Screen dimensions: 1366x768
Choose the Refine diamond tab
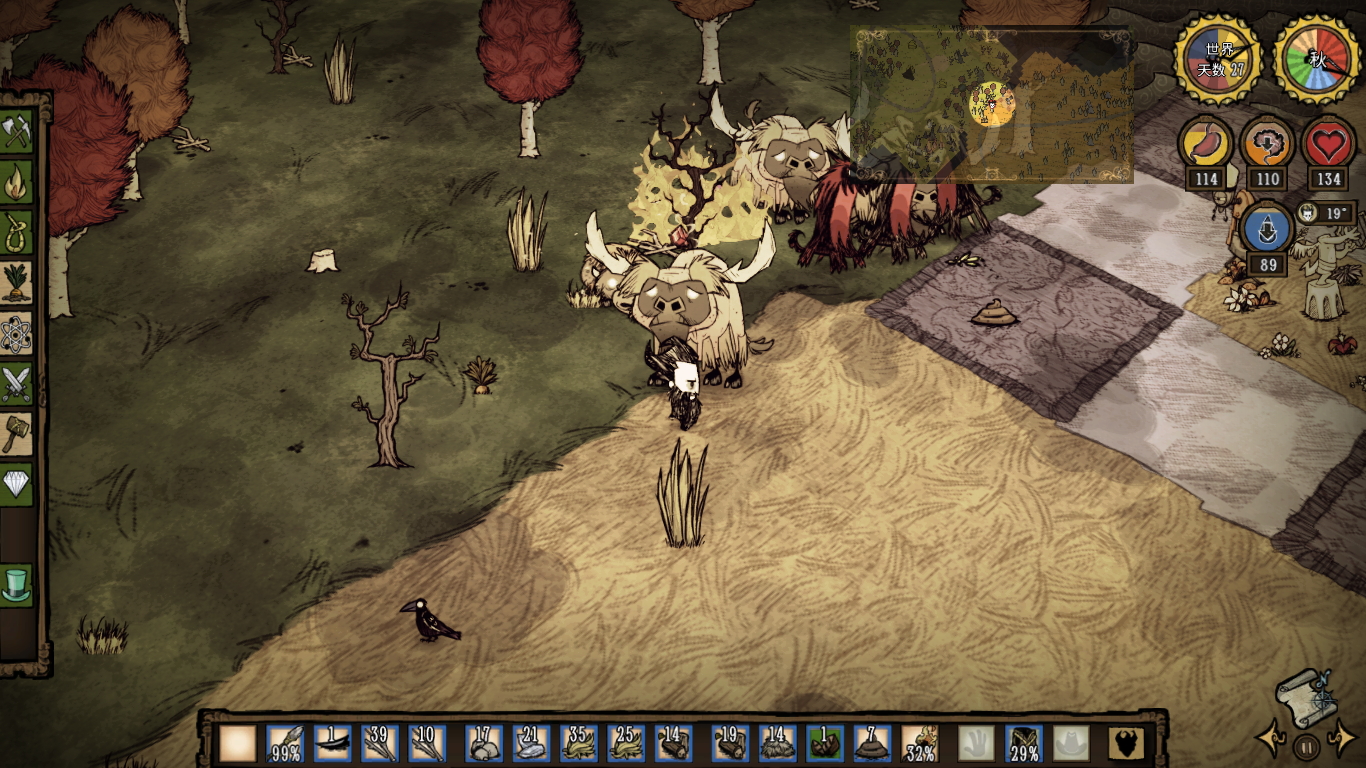(x=17, y=484)
